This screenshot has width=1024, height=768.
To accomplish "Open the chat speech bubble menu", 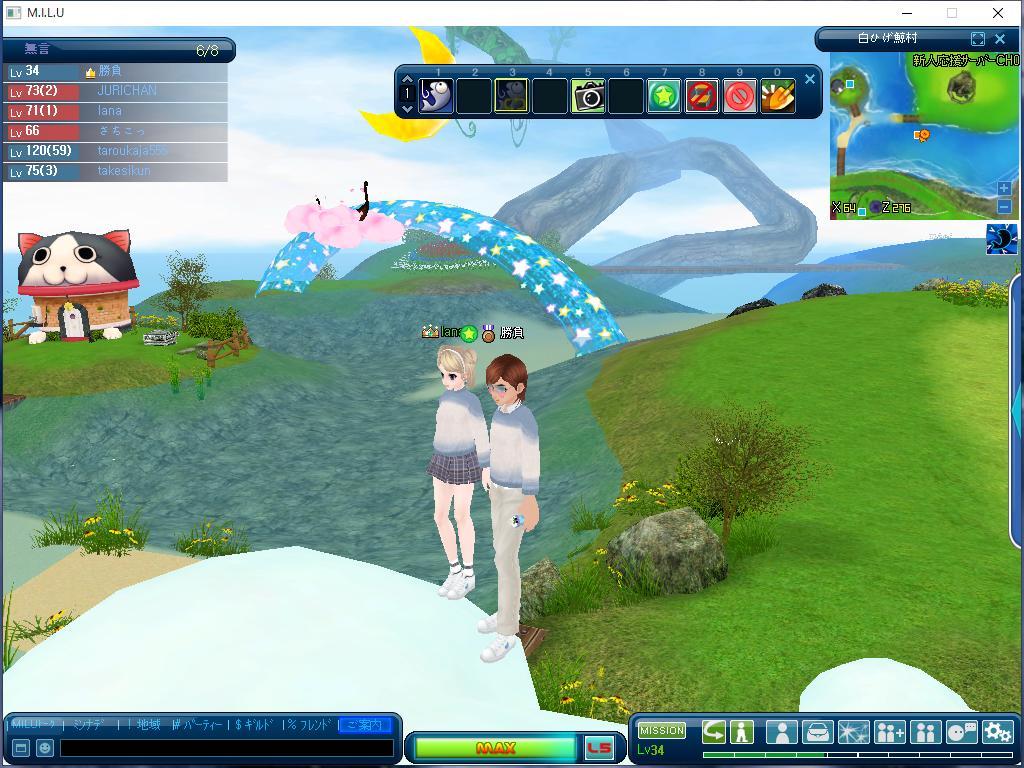I will [x=961, y=732].
